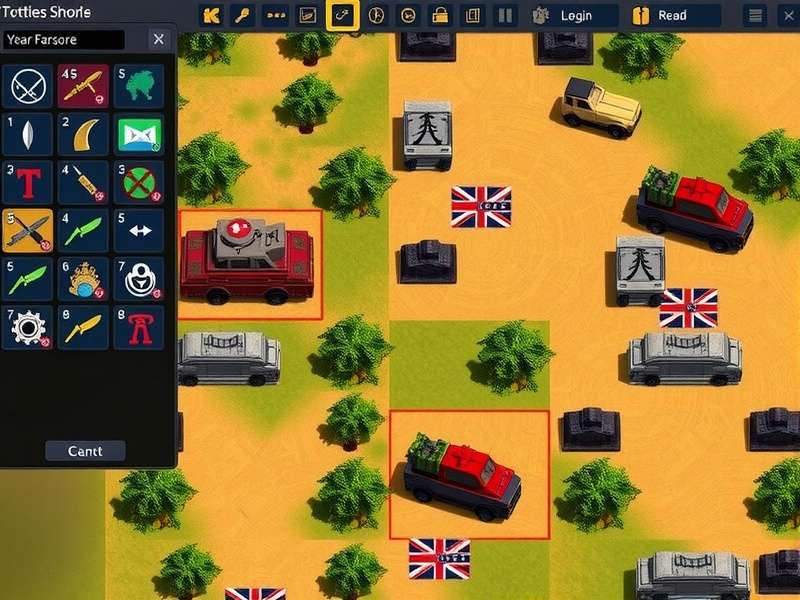Select the crossed swords circle icon
This screenshot has width=800, height=600.
pyautogui.click(x=27, y=87)
